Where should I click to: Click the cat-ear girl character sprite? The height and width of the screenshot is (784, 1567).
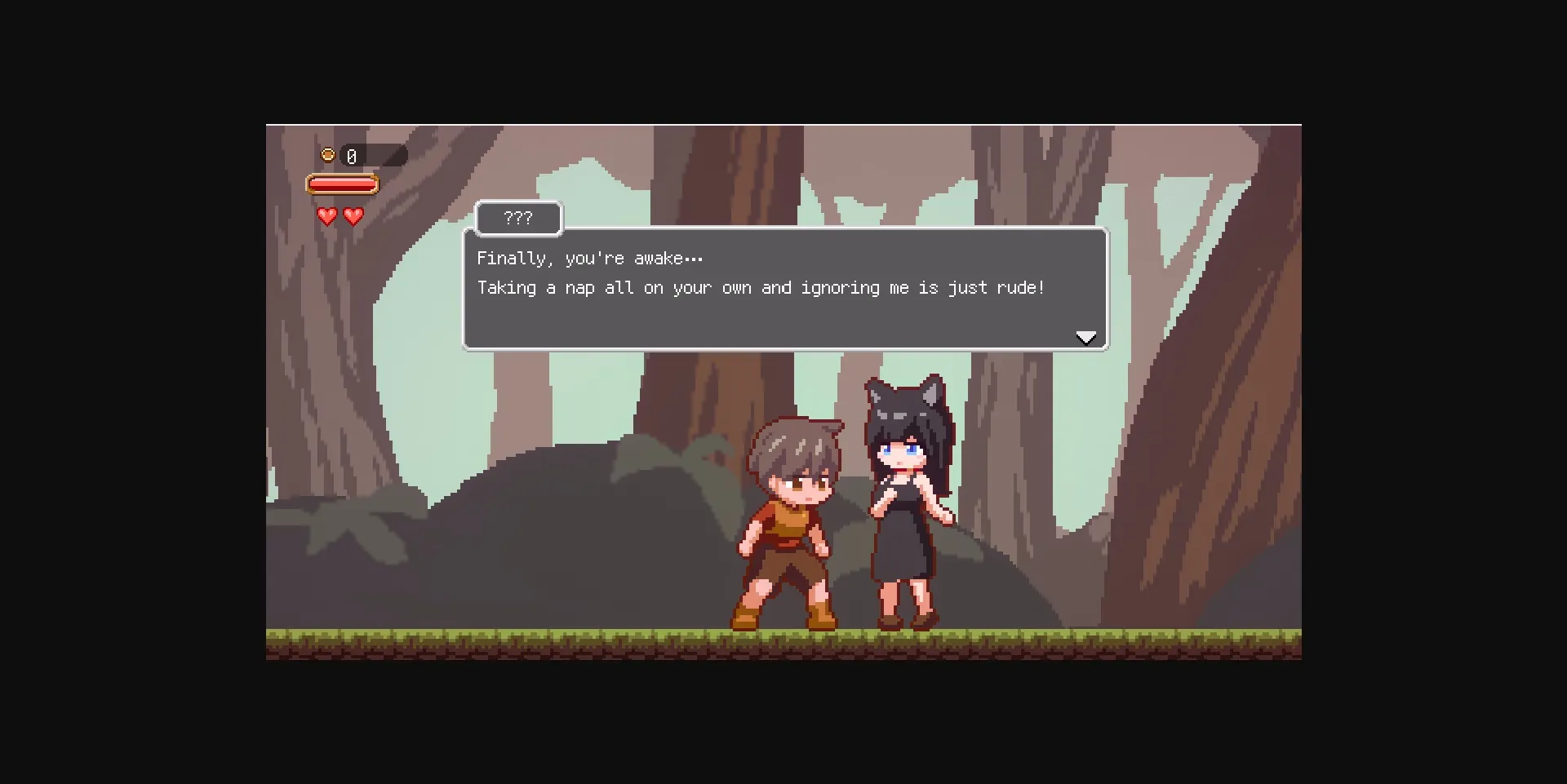coord(906,506)
